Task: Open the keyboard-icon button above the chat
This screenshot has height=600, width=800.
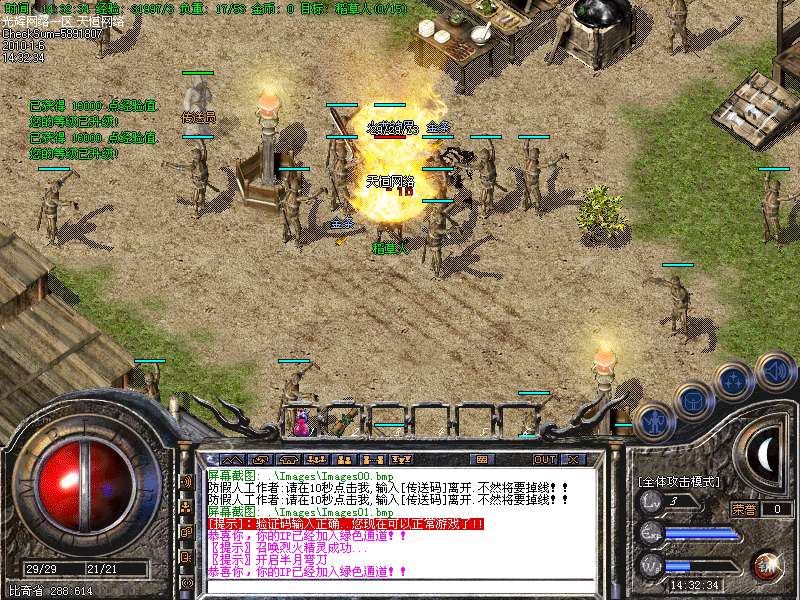Action: (x=483, y=459)
